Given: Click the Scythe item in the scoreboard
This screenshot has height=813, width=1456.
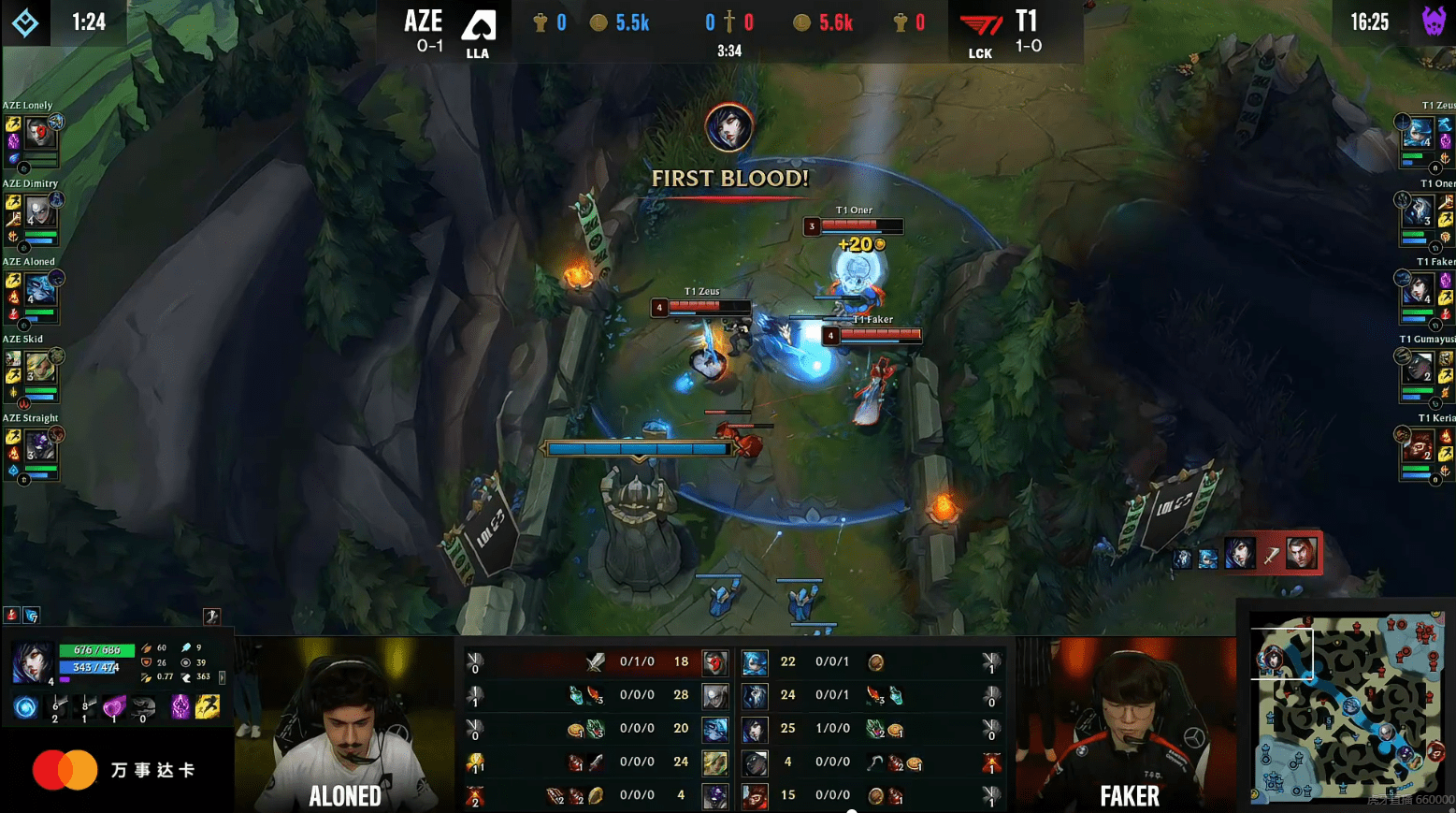Looking at the screenshot, I should (875, 762).
